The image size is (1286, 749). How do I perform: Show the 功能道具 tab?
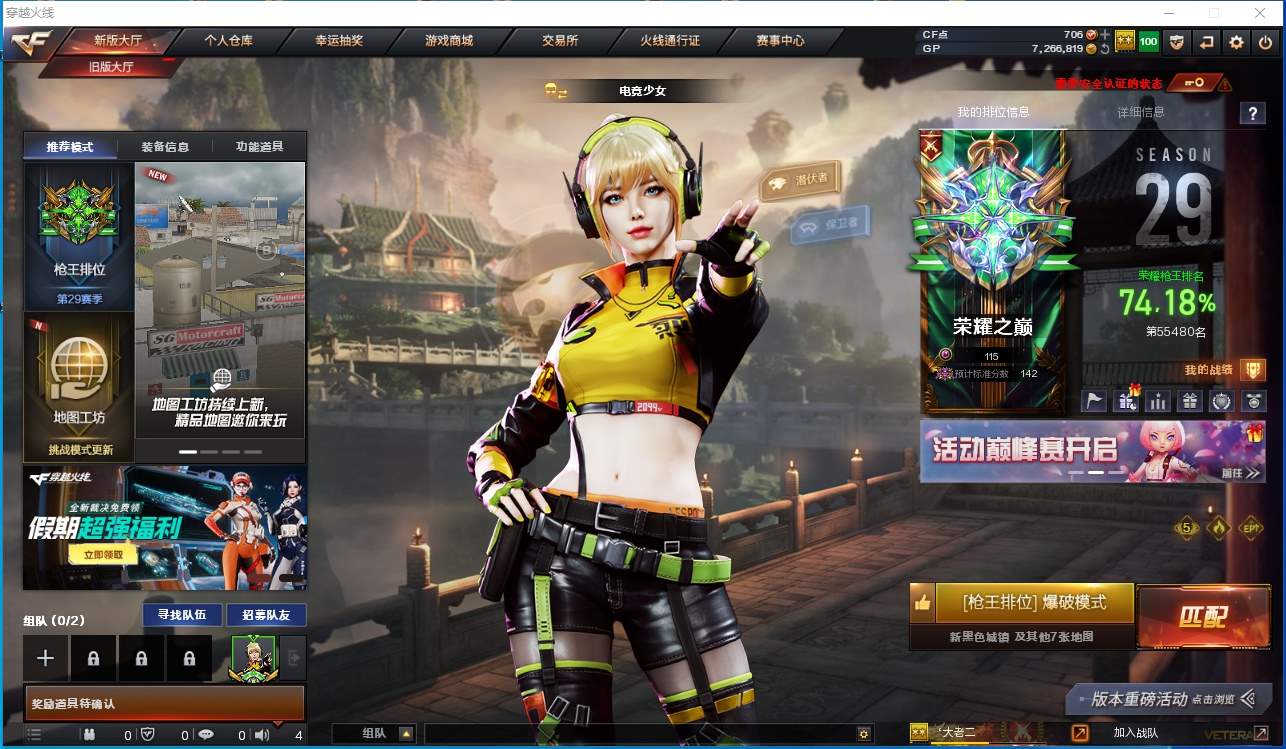click(x=259, y=147)
